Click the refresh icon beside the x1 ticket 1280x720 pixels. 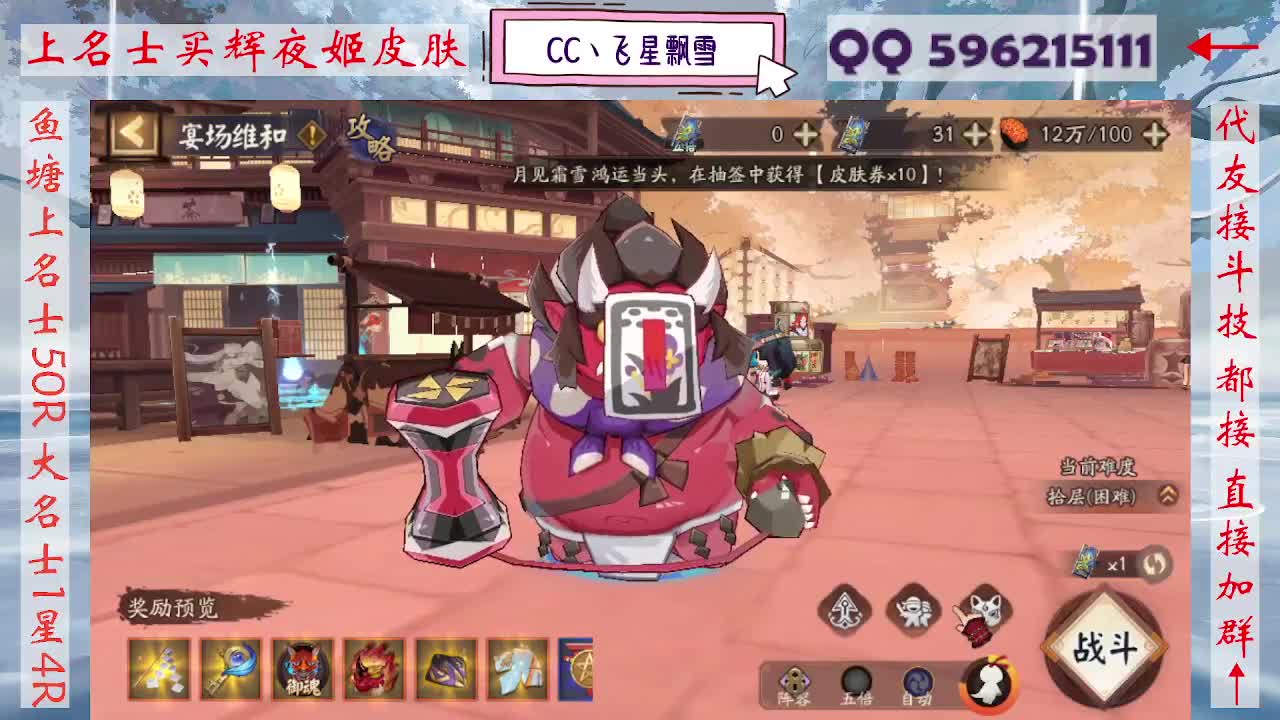pos(1158,565)
